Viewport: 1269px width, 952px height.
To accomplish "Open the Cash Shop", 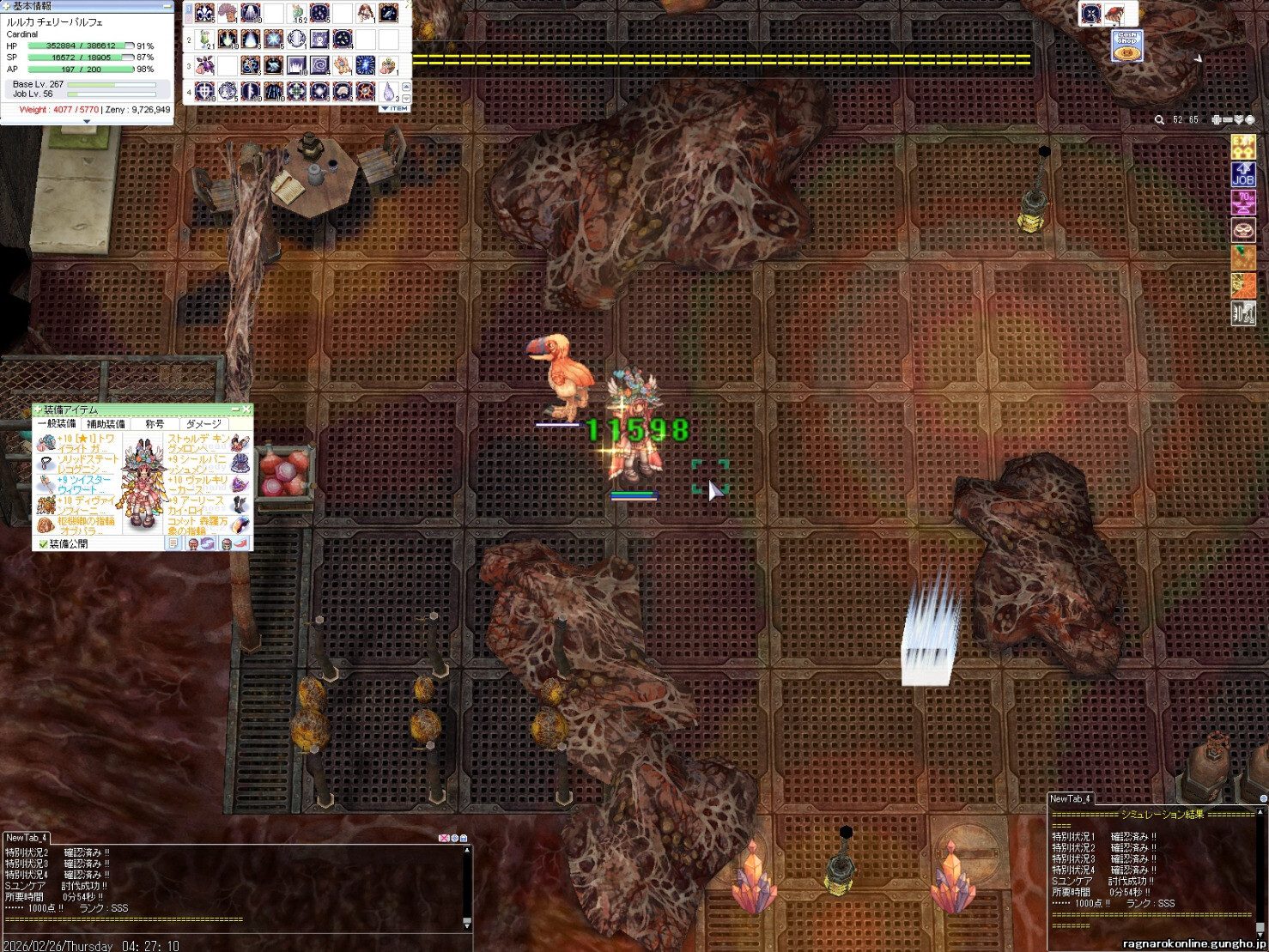I will pos(1126,45).
